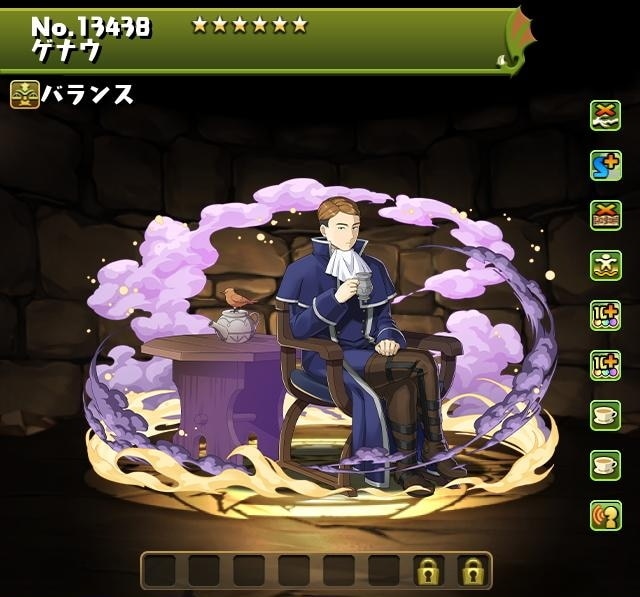Screen dimensions: 640x597
Task: Open the Balance type icon
Action: pyautogui.click(x=25, y=95)
